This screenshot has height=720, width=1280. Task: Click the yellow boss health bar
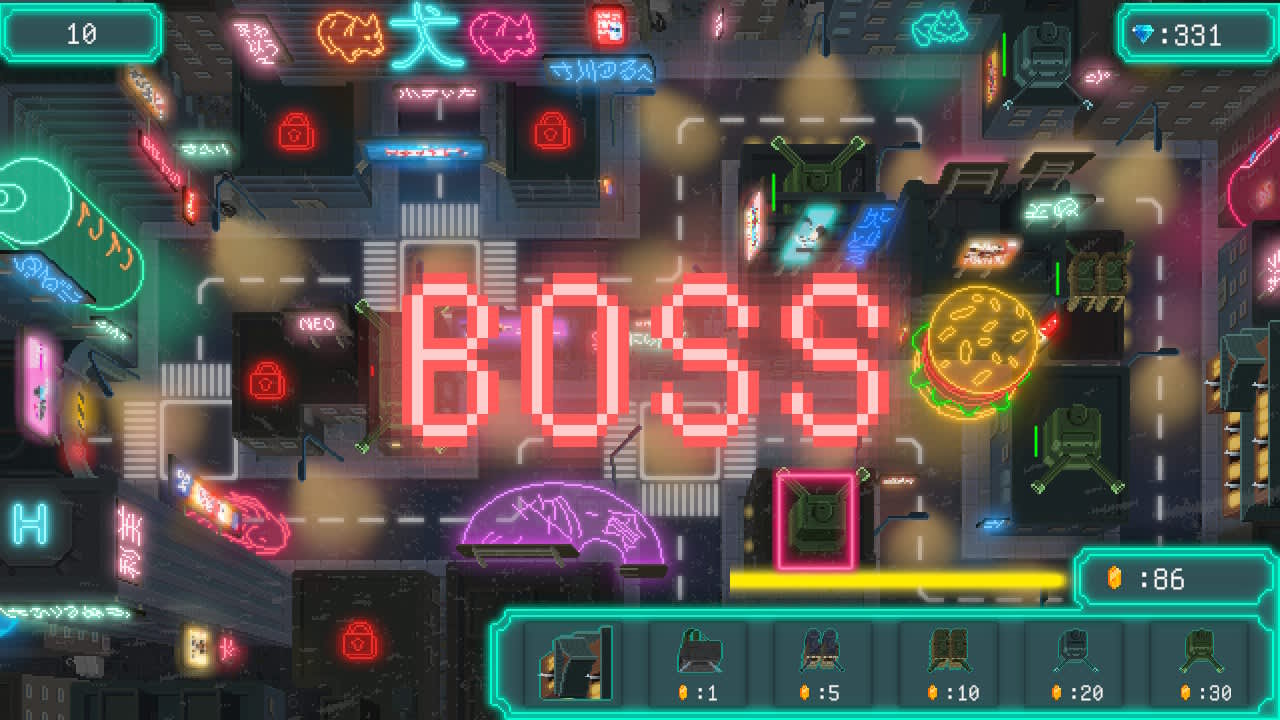click(x=895, y=577)
